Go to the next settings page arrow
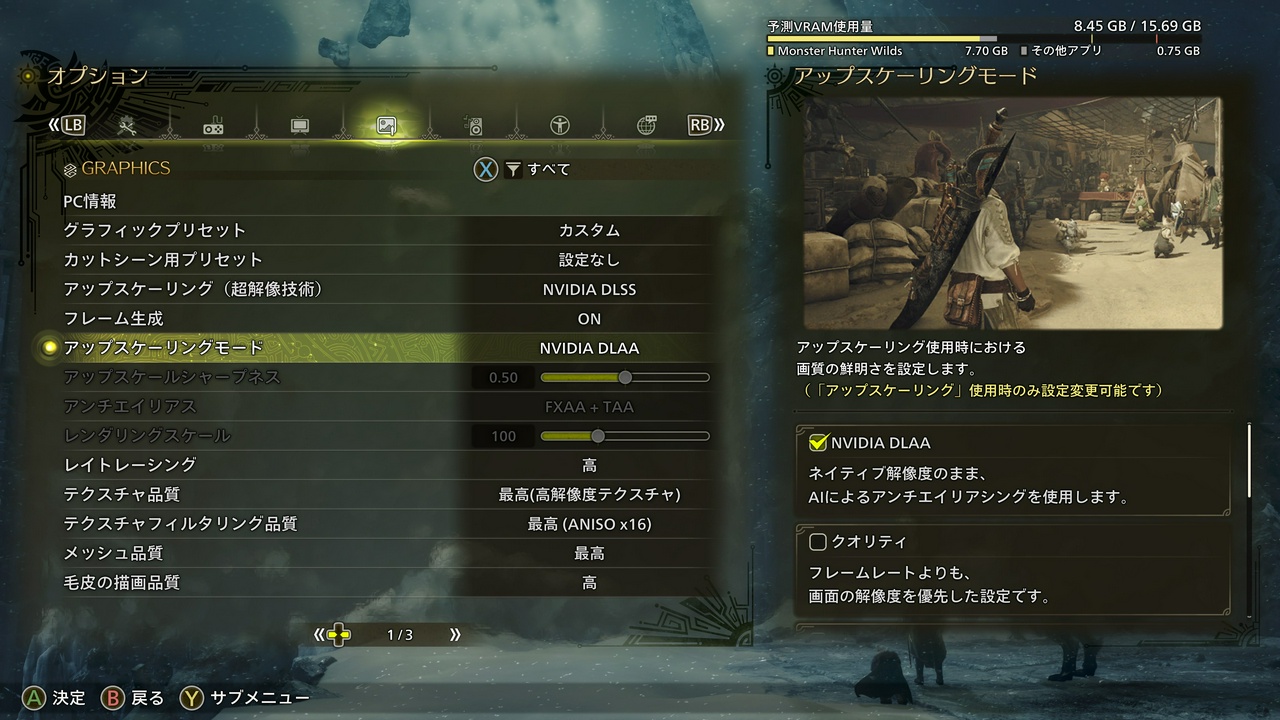Image resolution: width=1280 pixels, height=720 pixels. tap(455, 635)
